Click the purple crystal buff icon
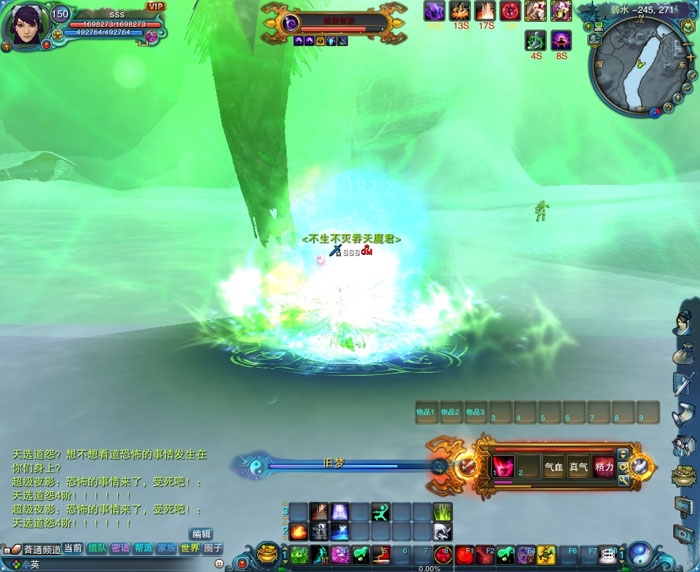Image resolution: width=700 pixels, height=572 pixels. point(434,11)
